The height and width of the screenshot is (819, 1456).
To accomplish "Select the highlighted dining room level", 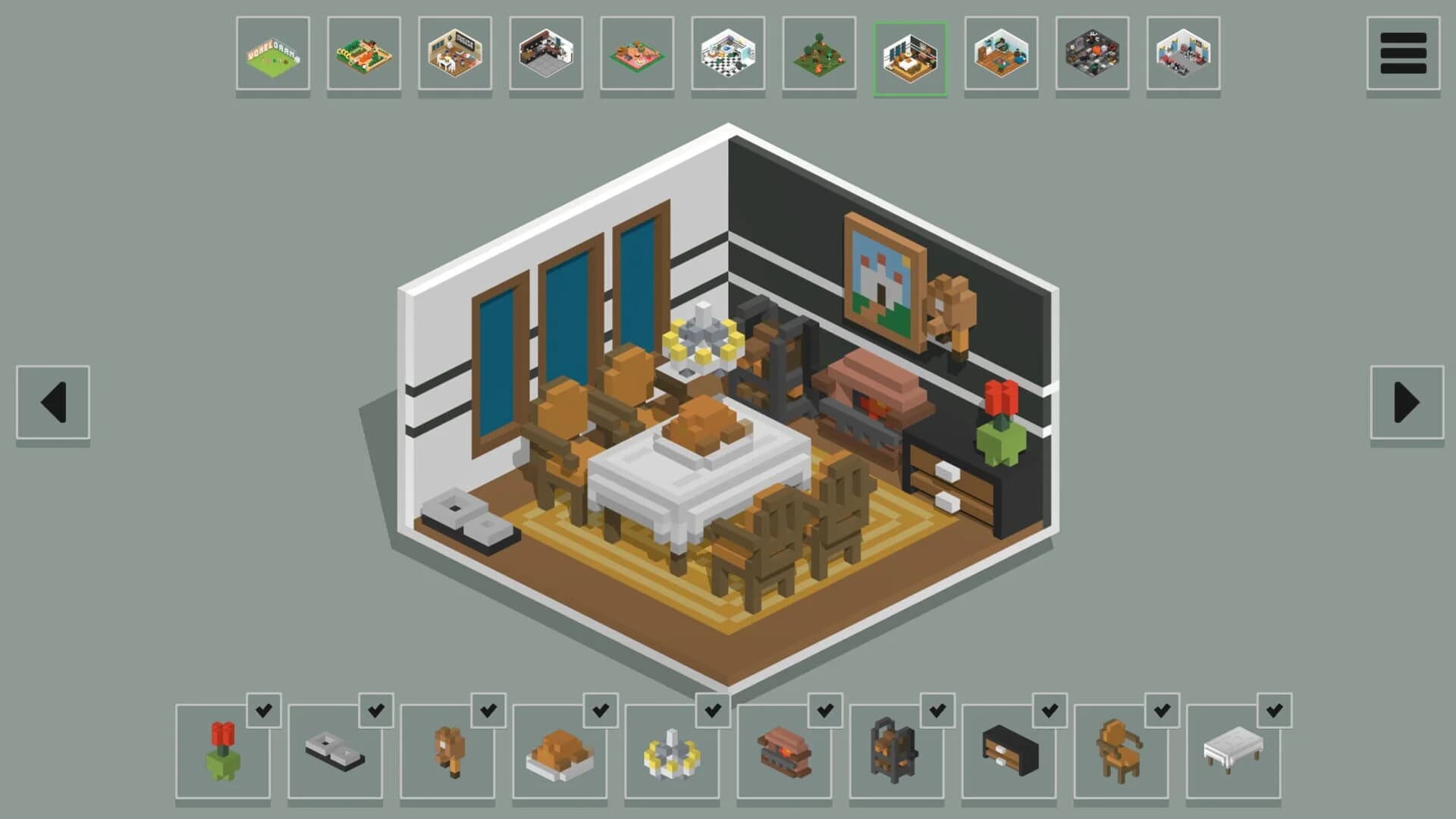I will 909,54.
